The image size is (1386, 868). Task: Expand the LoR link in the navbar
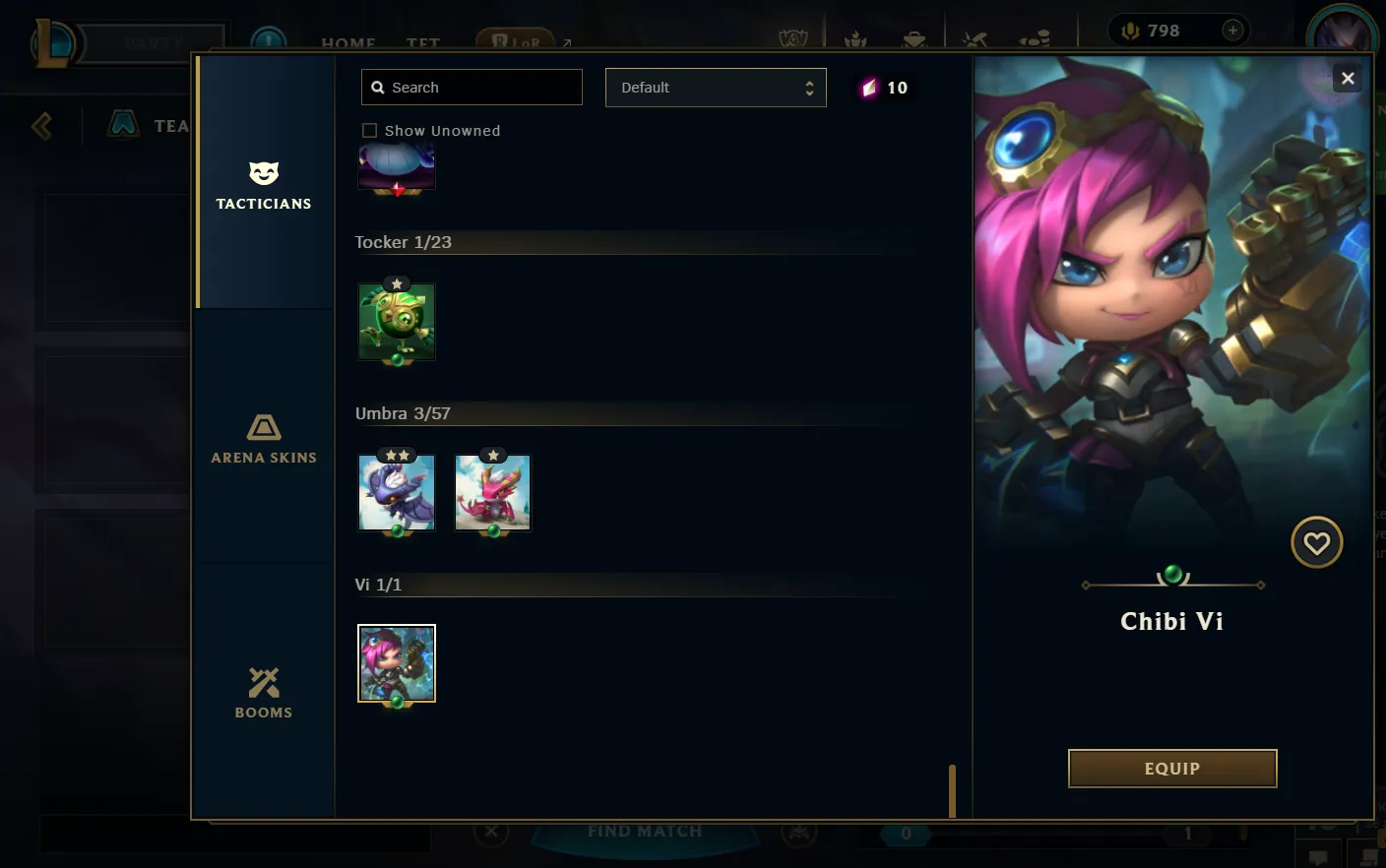tap(566, 41)
